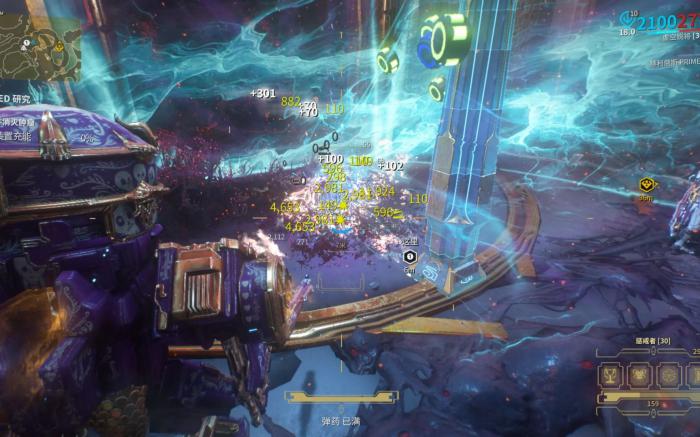
Task: Select the yellow objective waypoint marker showing 36m
Action: [x=647, y=186]
